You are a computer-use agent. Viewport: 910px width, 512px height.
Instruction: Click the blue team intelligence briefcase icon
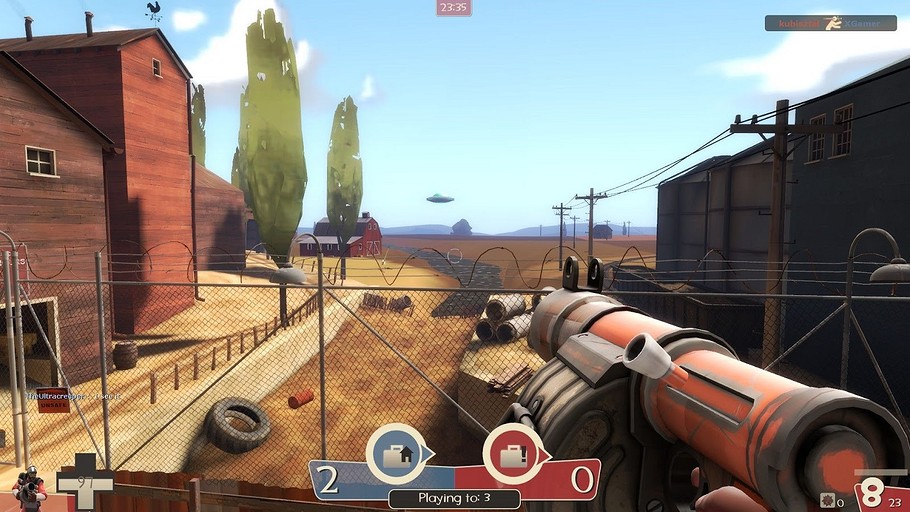(399, 455)
